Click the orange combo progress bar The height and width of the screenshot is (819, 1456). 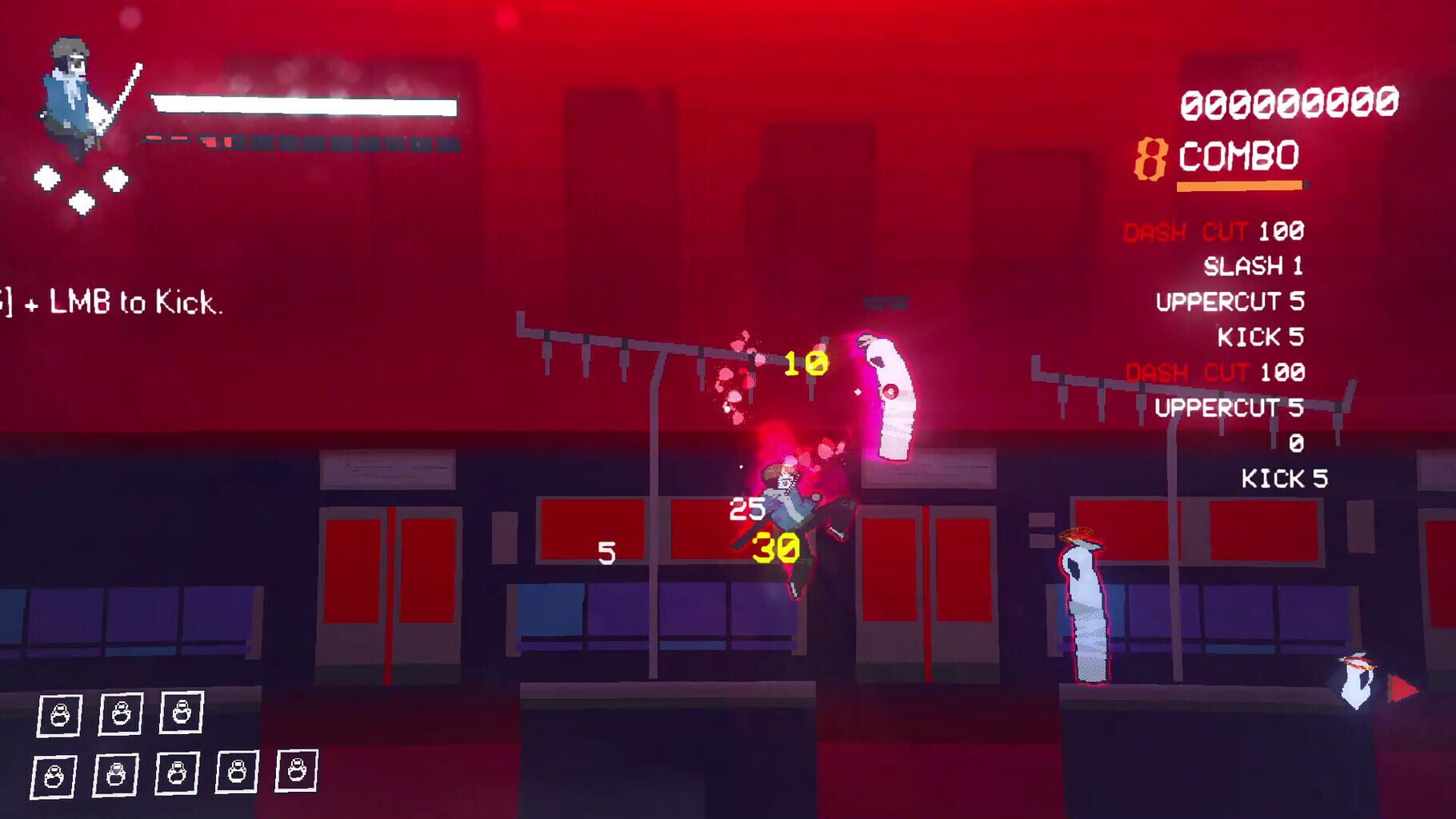tap(1240, 186)
